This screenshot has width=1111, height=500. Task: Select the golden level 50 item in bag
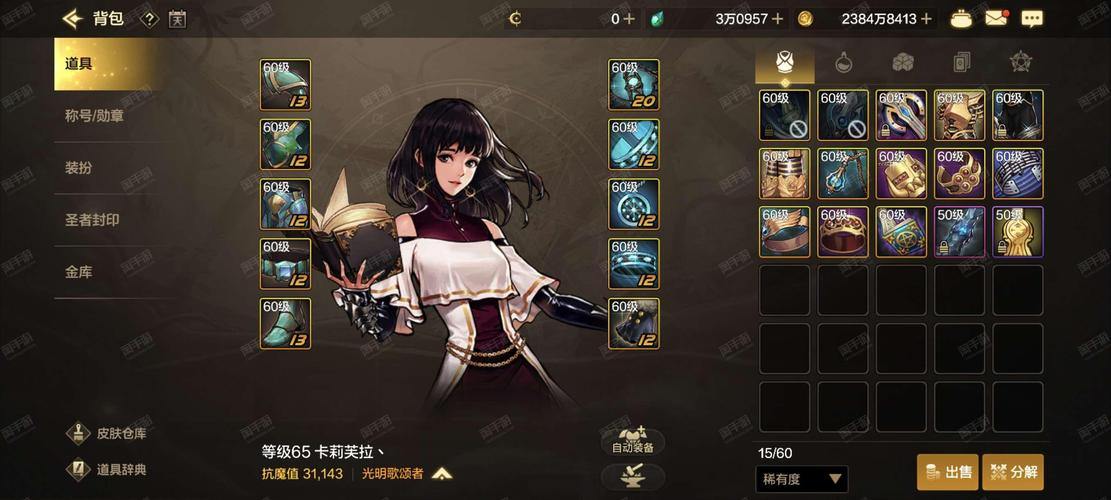pyautogui.click(x=1018, y=232)
